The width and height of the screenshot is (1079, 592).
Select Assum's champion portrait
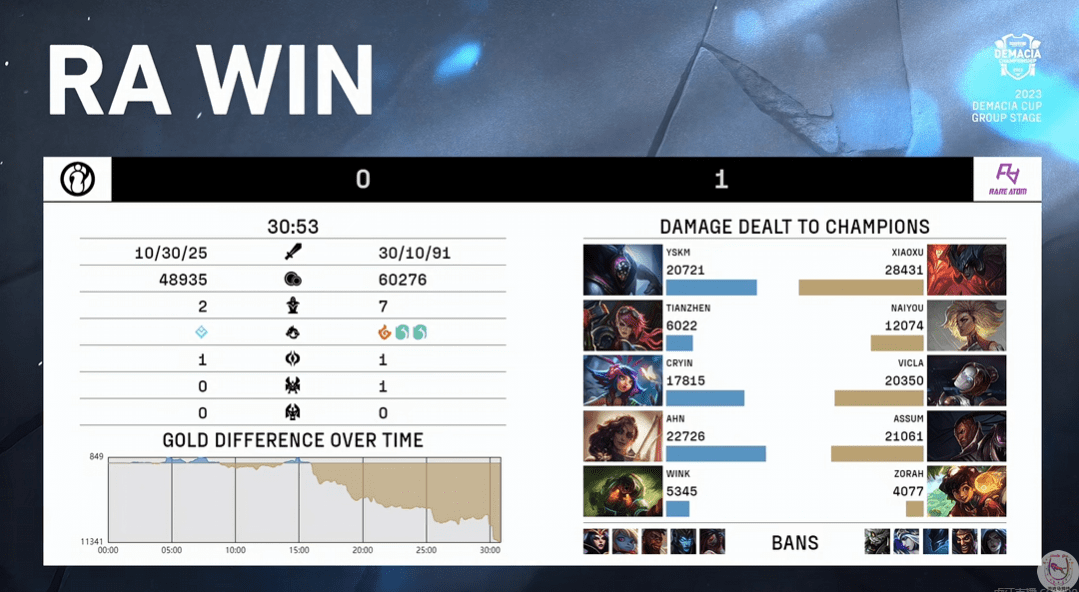click(x=966, y=436)
